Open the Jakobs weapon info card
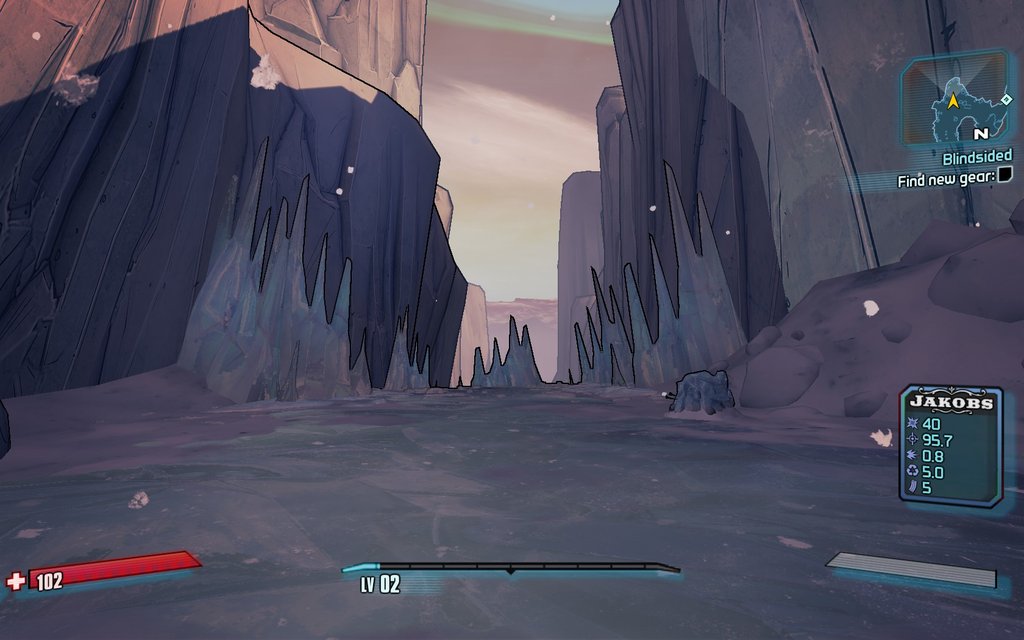The height and width of the screenshot is (640, 1024). tap(950, 444)
